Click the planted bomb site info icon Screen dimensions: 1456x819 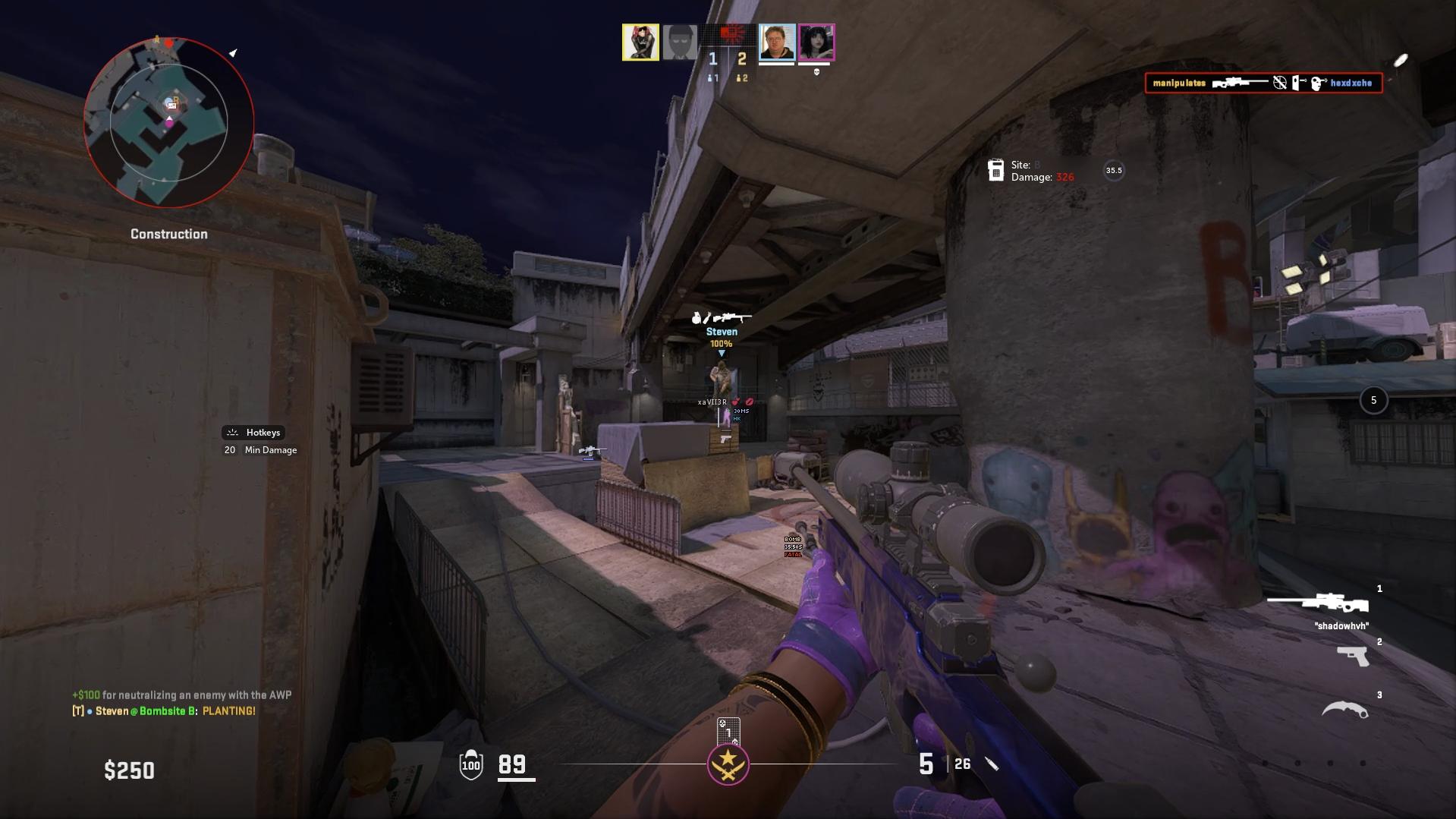(x=995, y=170)
